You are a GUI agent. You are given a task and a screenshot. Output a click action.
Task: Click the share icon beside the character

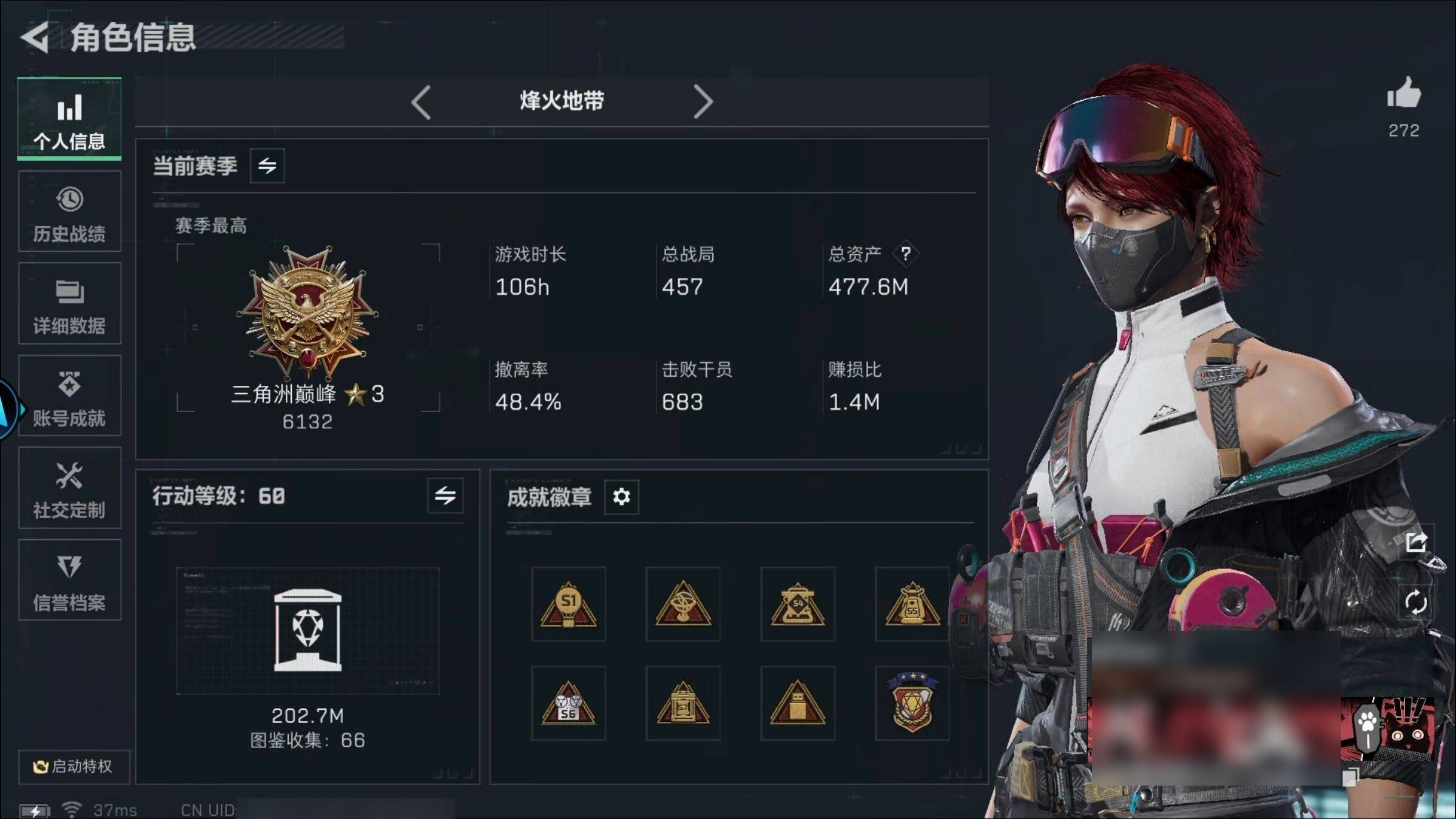1416,542
